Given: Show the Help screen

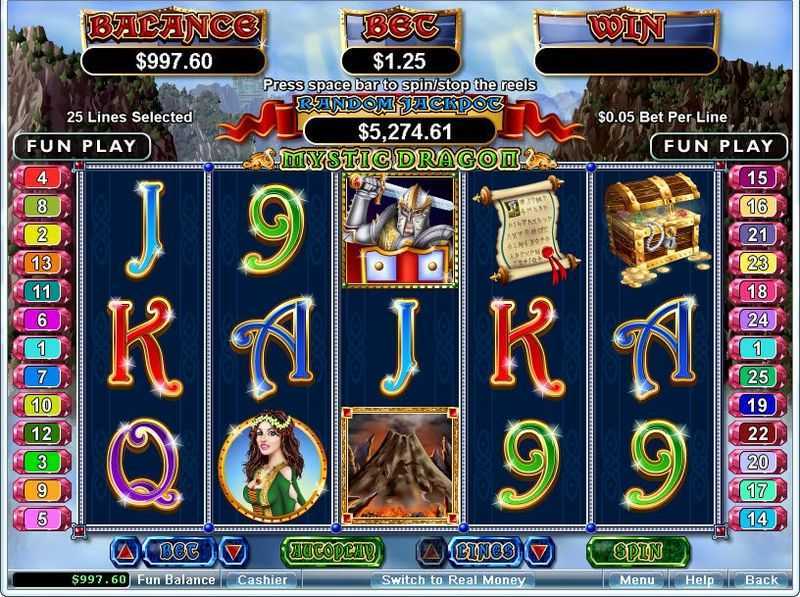Looking at the screenshot, I should [699, 580].
